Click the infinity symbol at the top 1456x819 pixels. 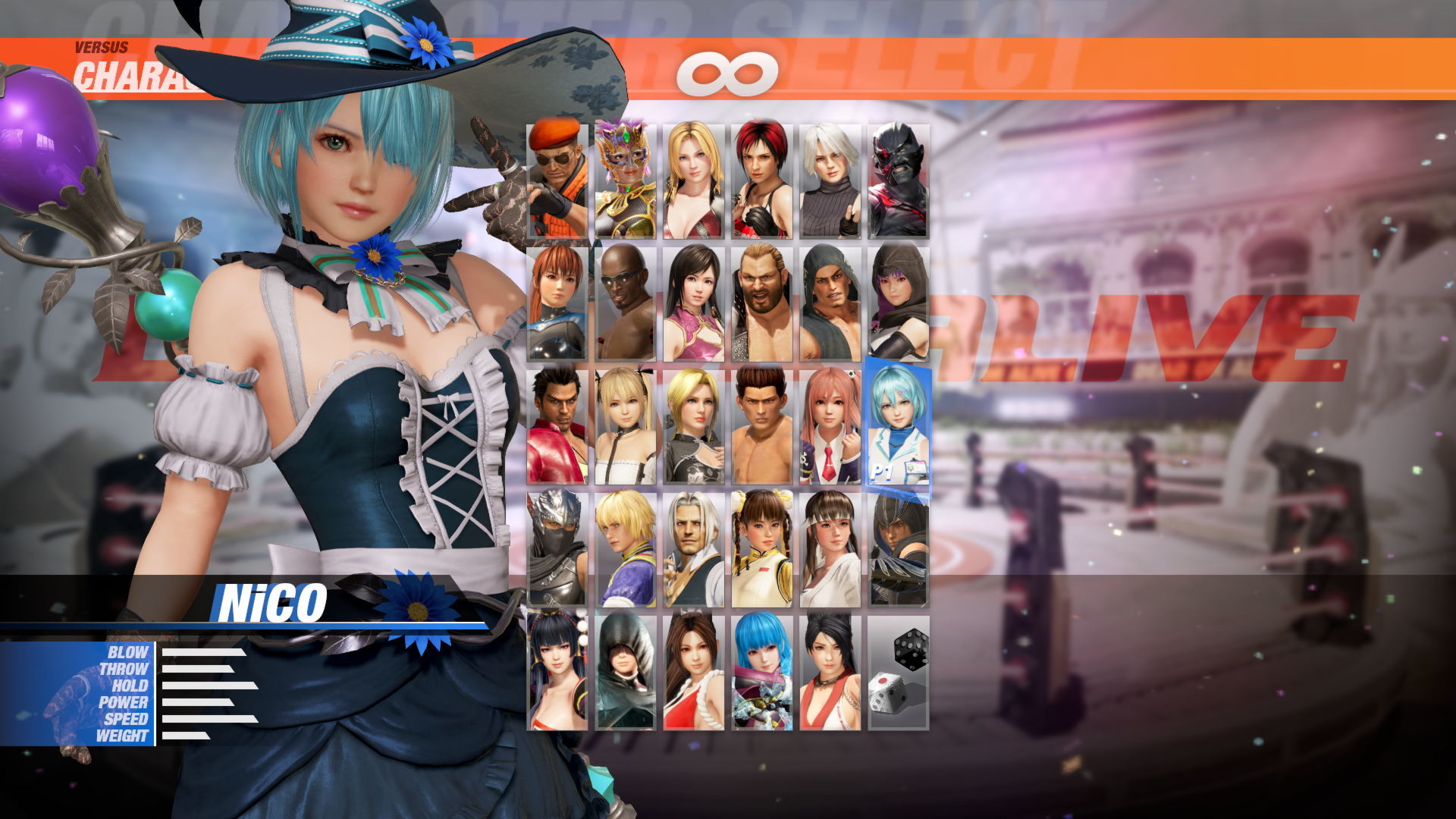point(730,72)
